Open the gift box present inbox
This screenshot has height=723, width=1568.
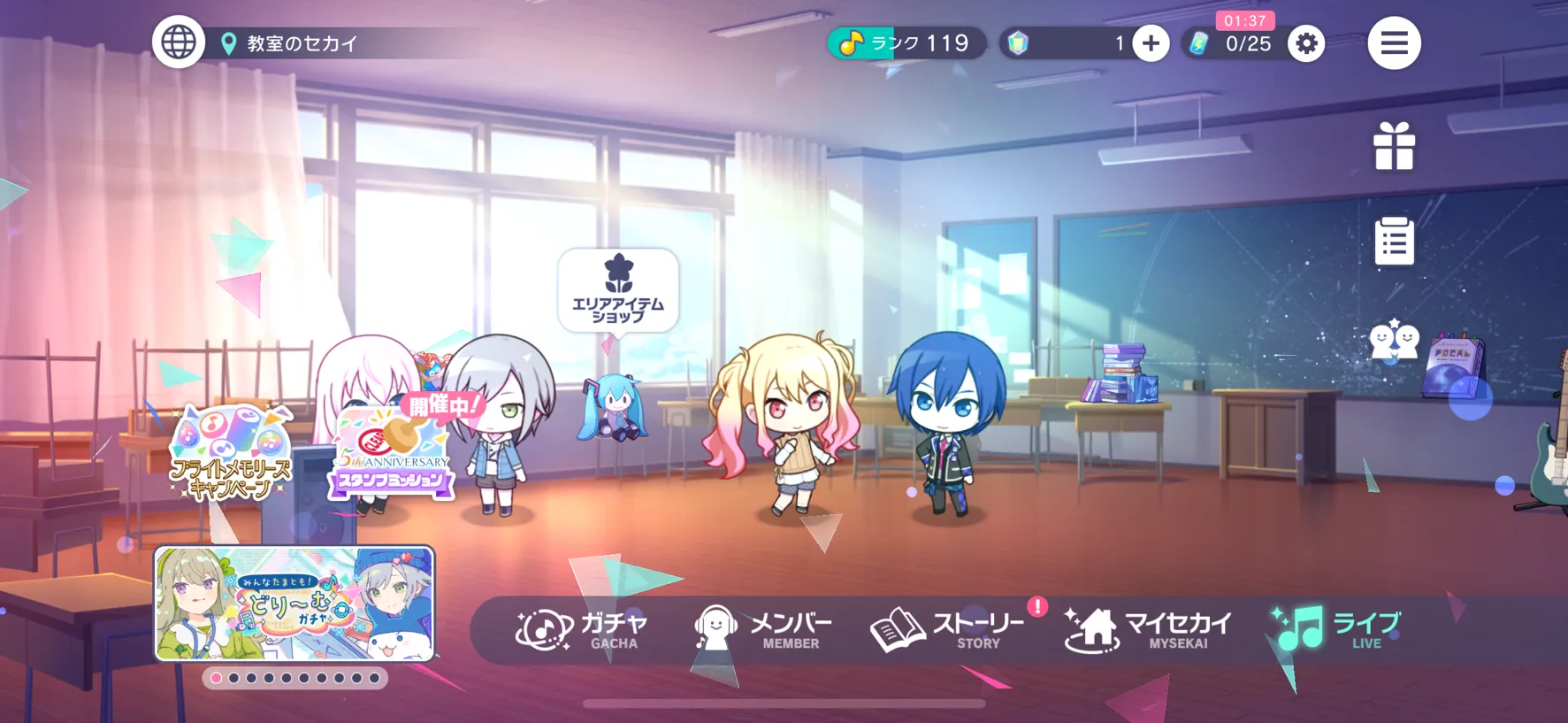pos(1394,147)
